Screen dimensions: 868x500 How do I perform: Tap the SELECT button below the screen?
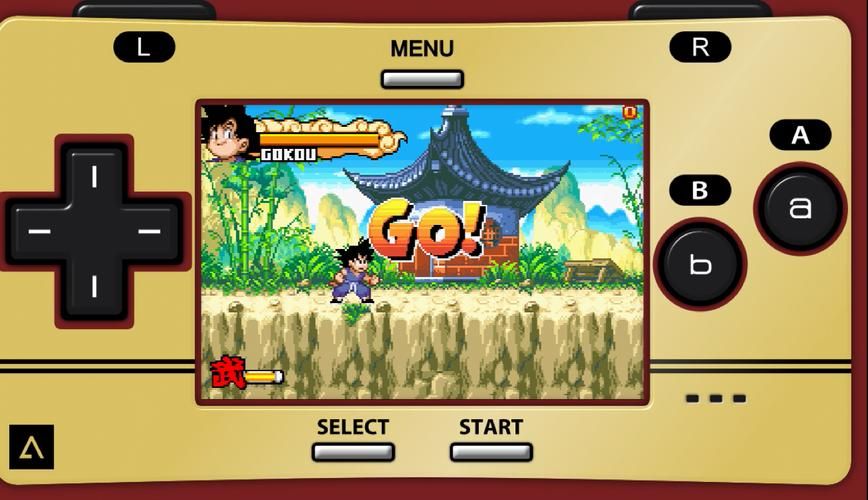(x=352, y=451)
